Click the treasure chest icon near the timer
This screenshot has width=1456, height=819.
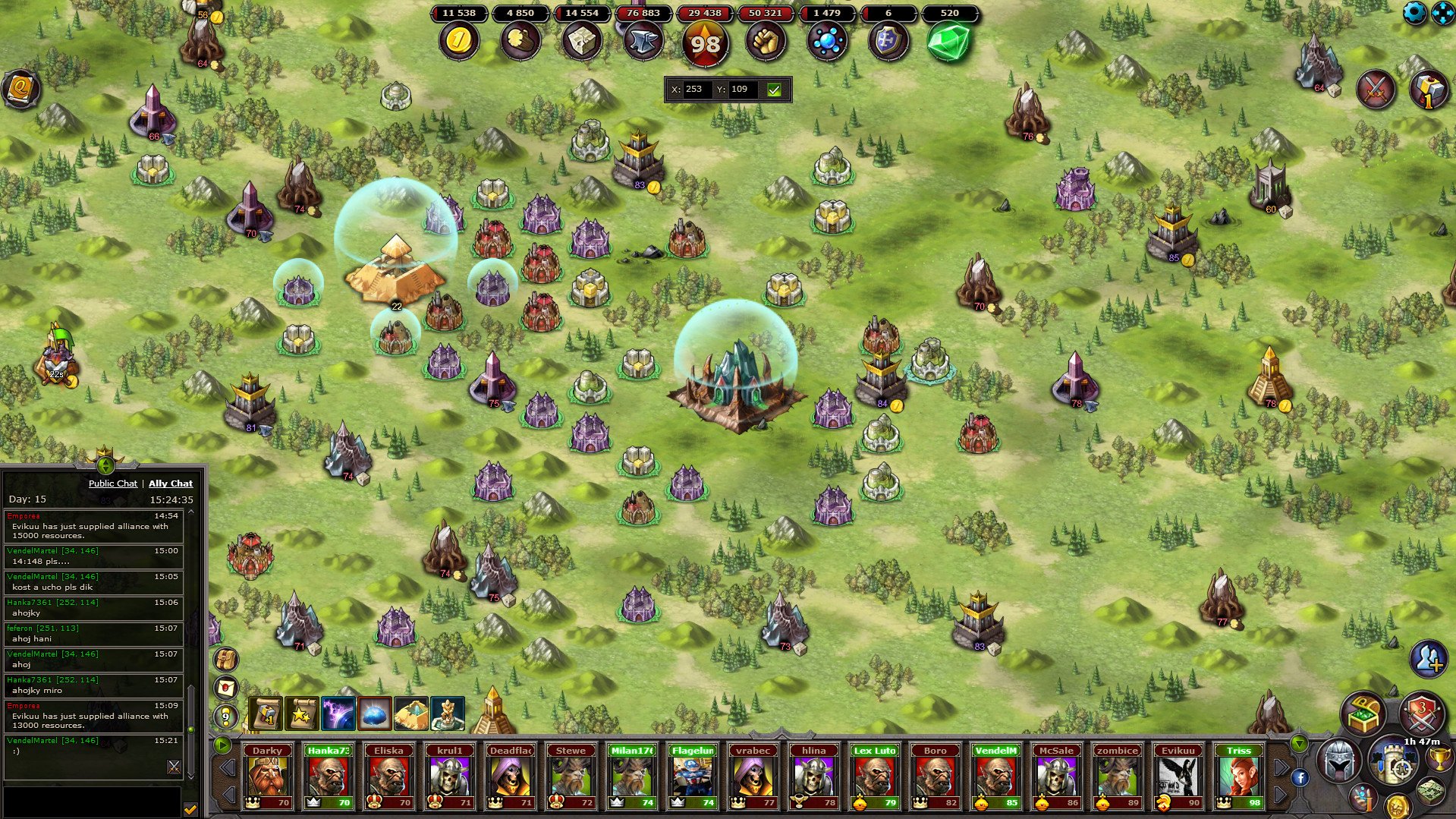1363,712
